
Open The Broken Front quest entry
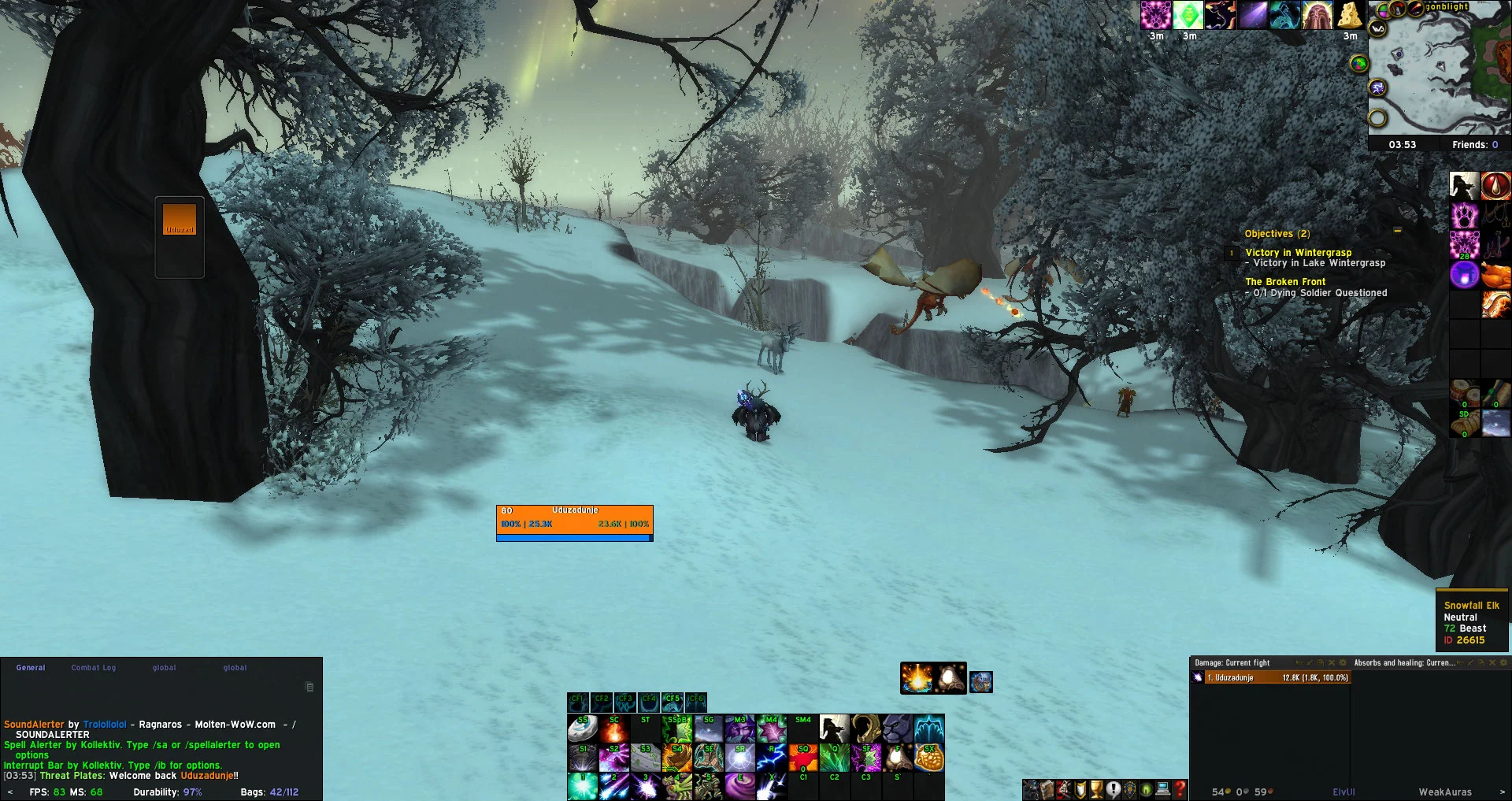pyautogui.click(x=1285, y=282)
